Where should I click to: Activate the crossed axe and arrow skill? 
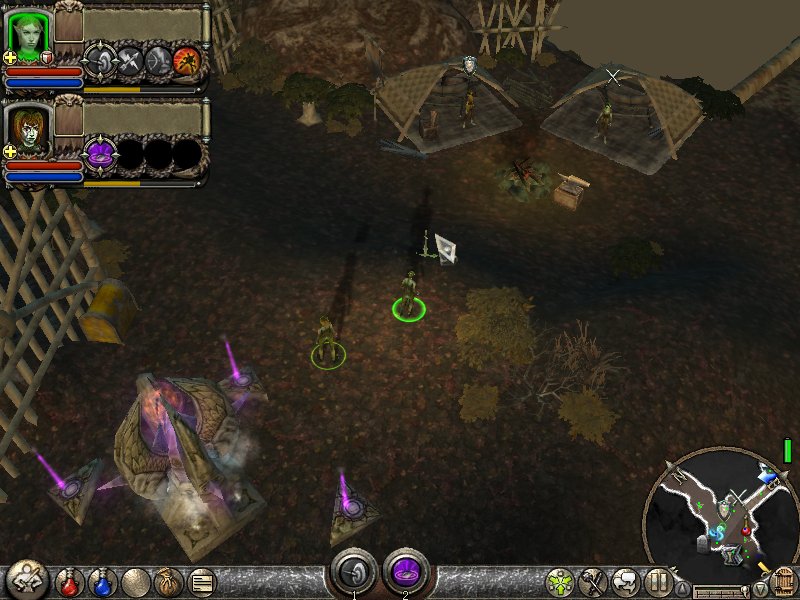pyautogui.click(x=129, y=61)
